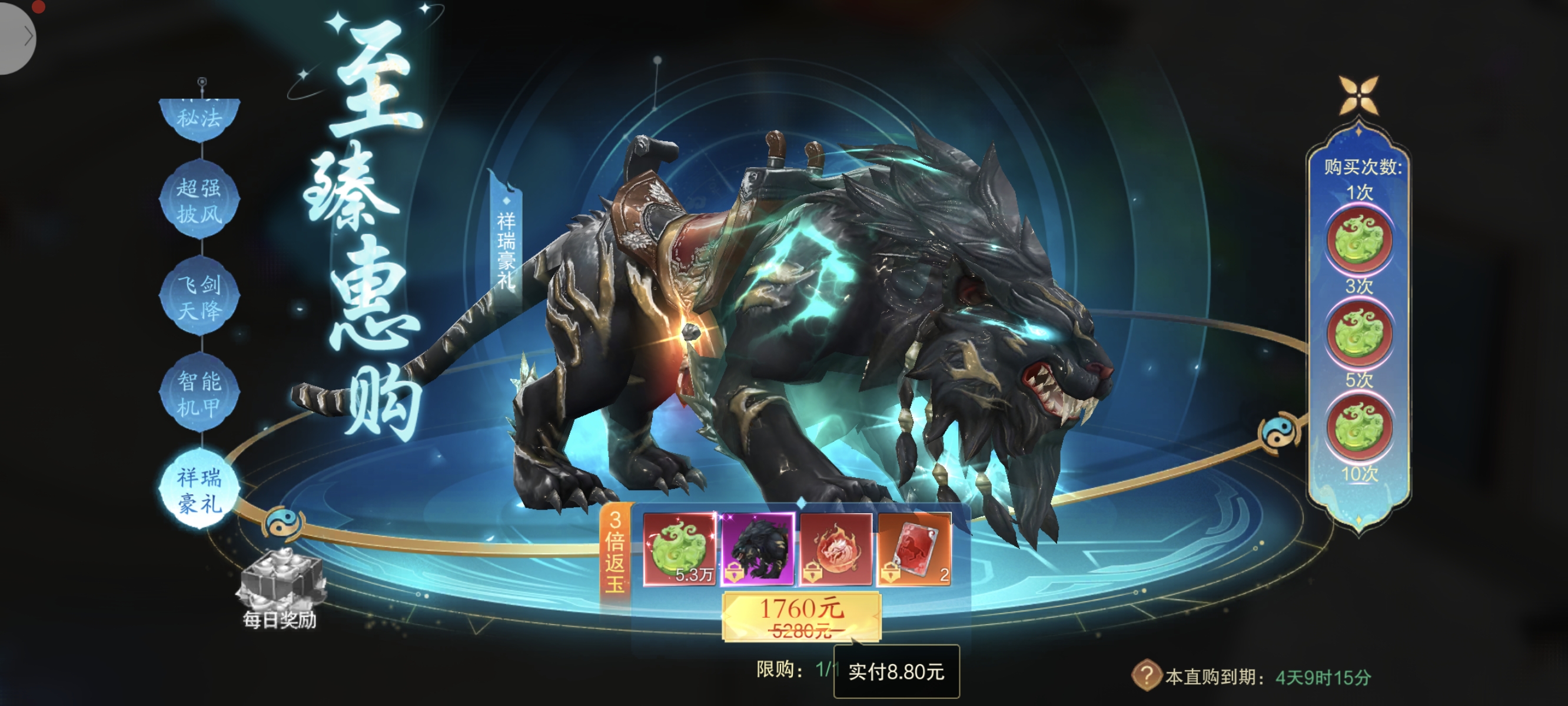Check the red horse card reward

(913, 549)
